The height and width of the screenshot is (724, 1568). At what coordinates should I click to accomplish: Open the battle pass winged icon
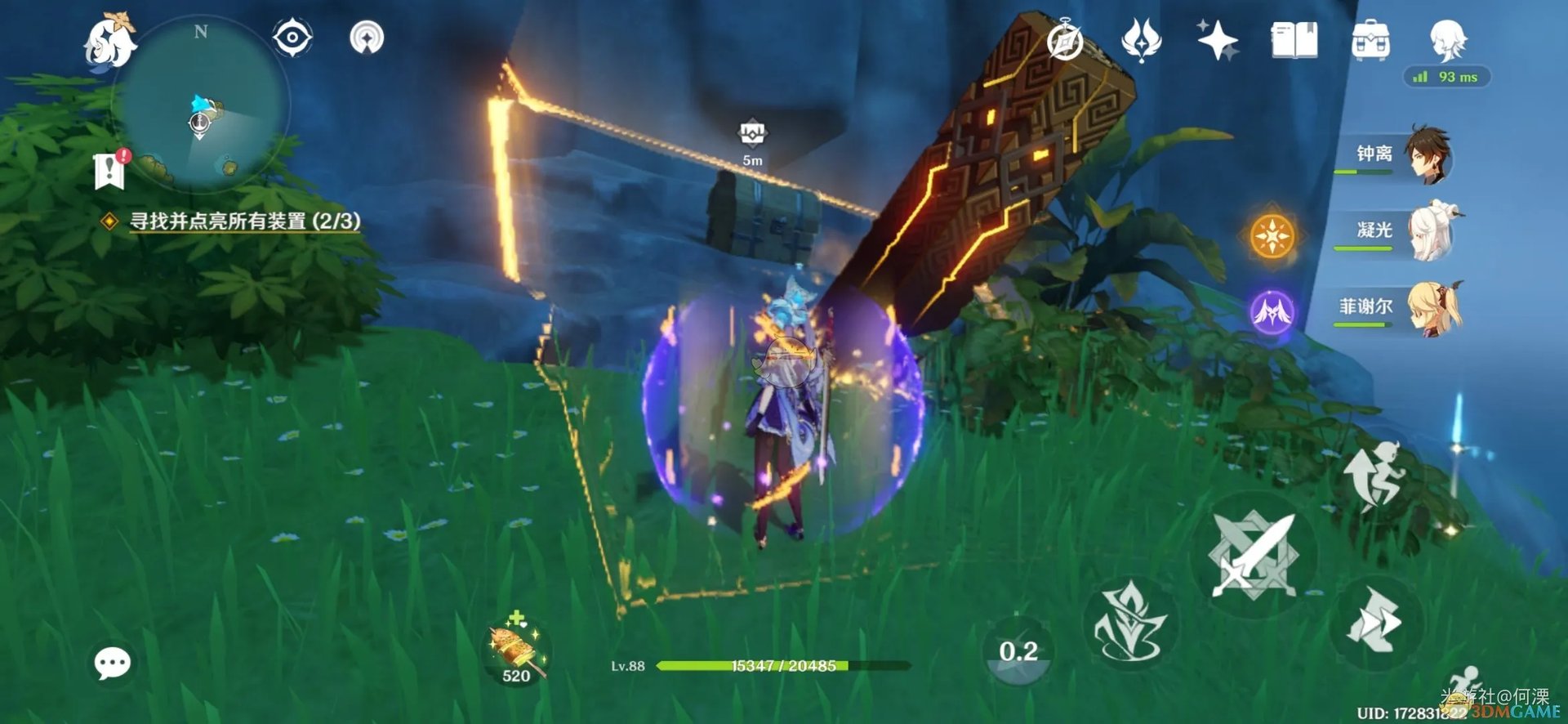pyautogui.click(x=1141, y=40)
